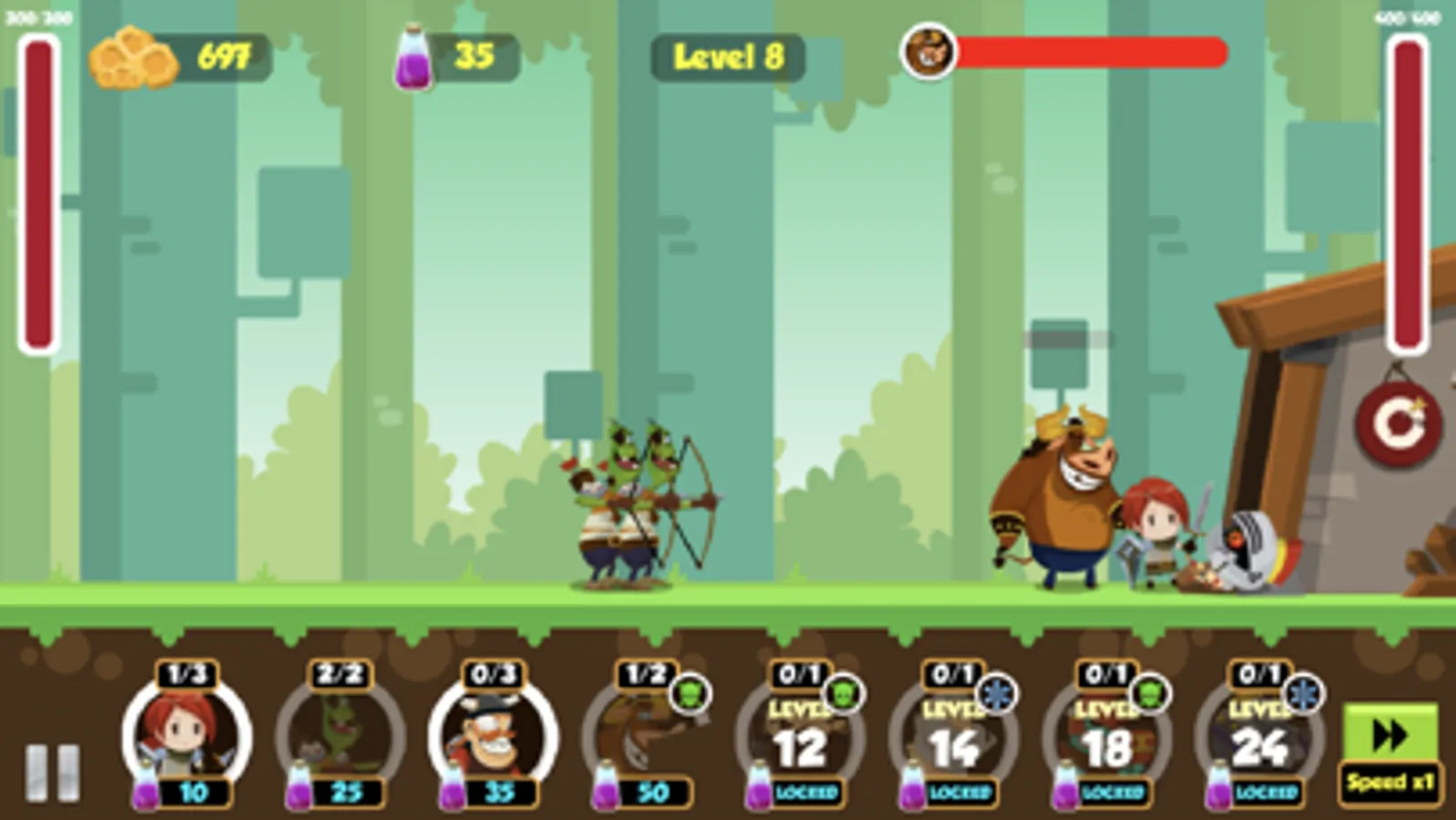
Task: Click the Level 8 banner
Action: (x=727, y=56)
